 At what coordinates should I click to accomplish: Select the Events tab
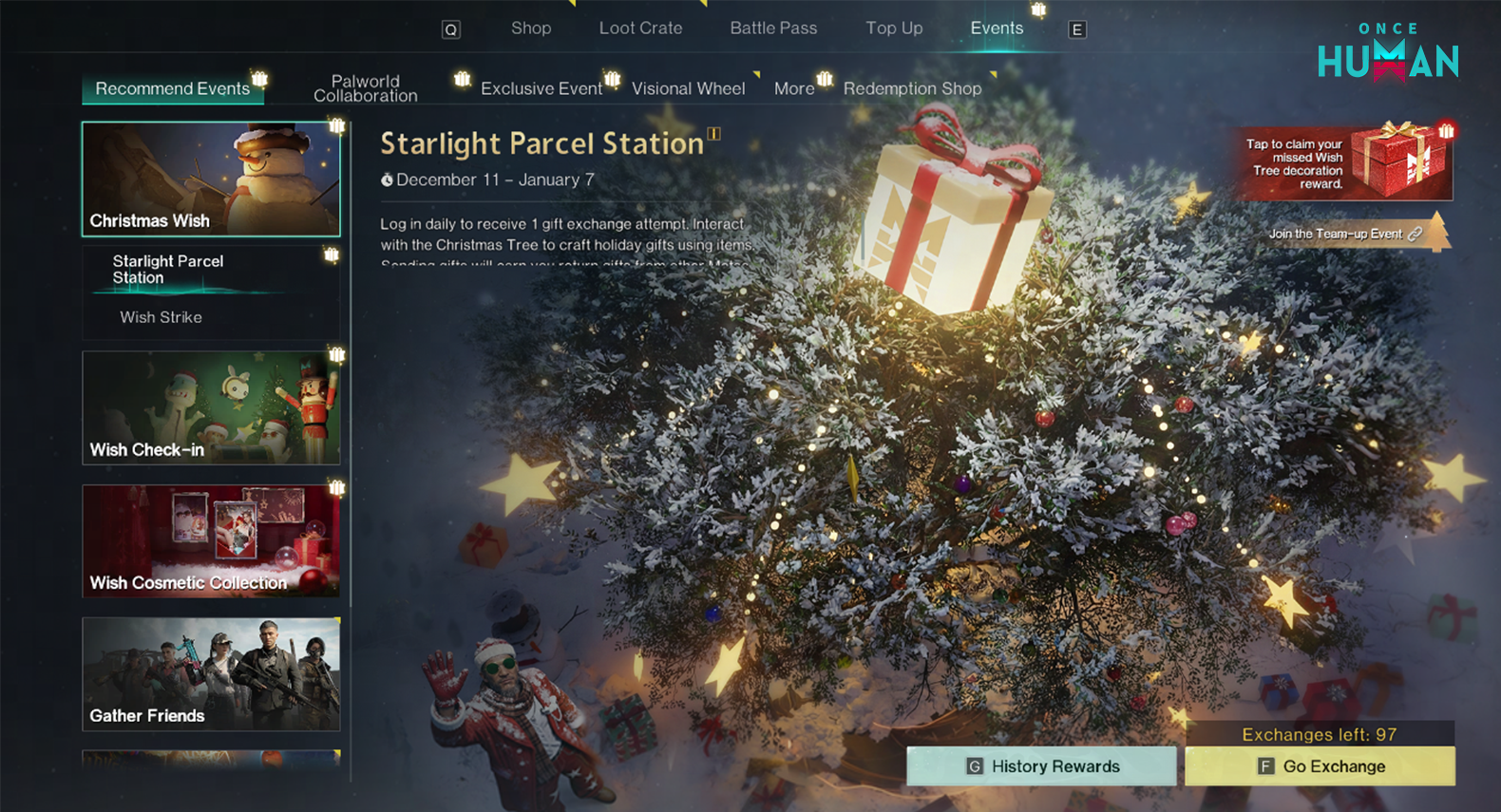pos(997,28)
